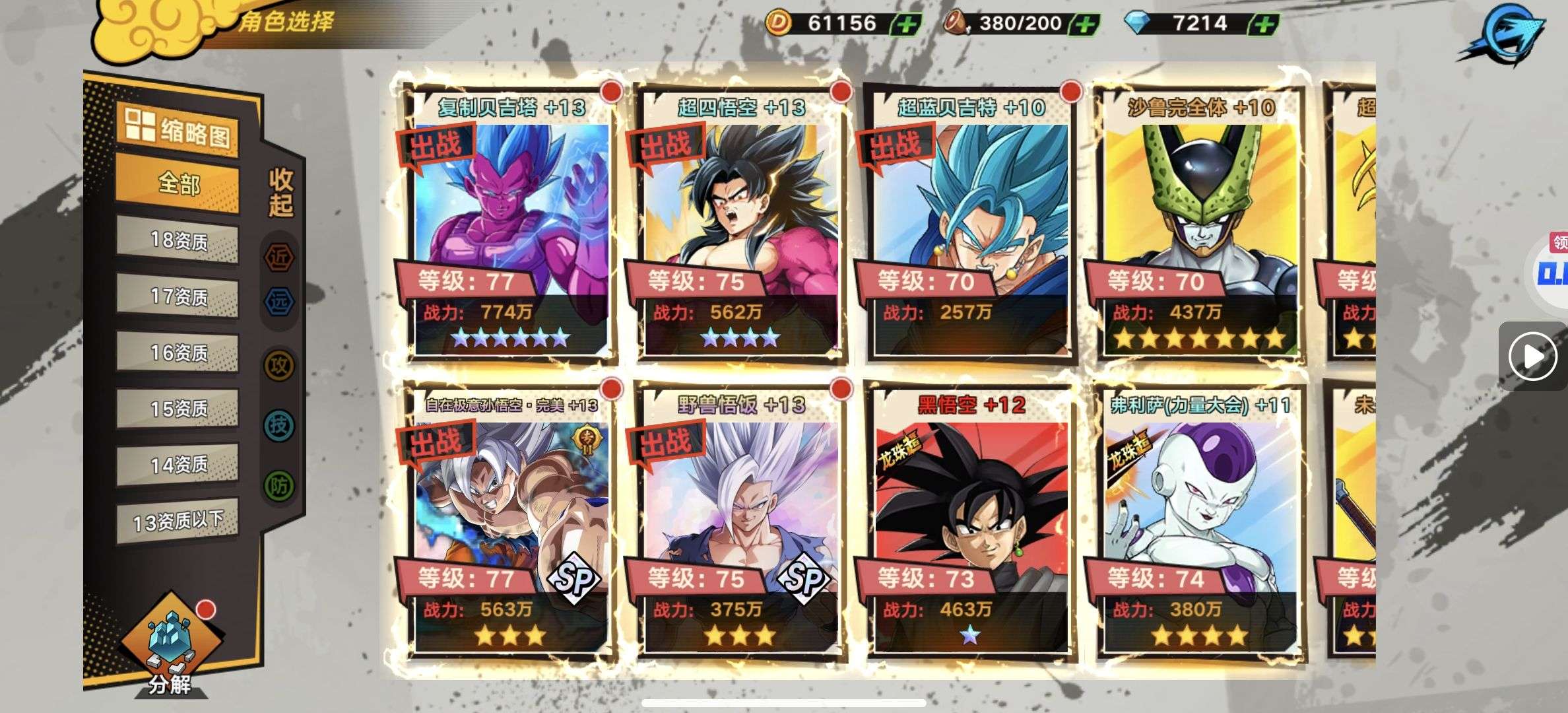Choose the 14资质 filter
Image resolution: width=1568 pixels, height=713 pixels.
coord(178,465)
